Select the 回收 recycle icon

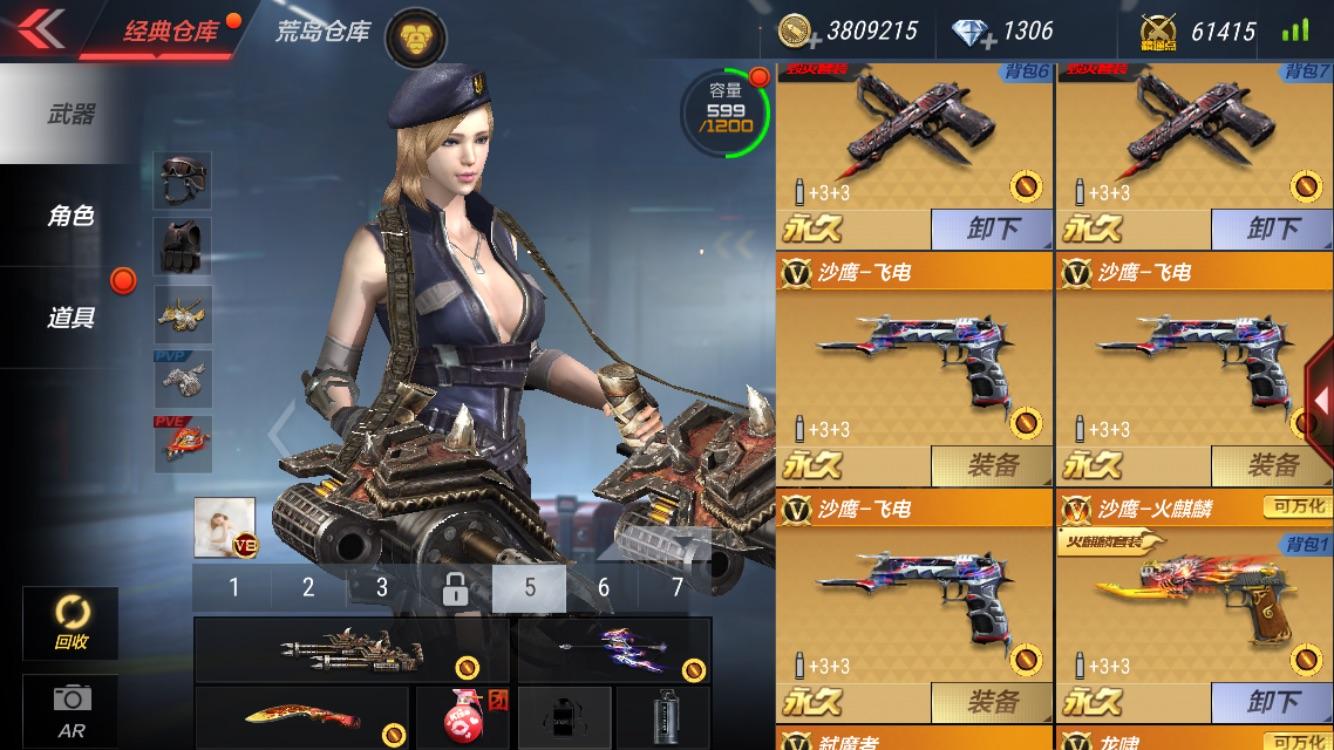coord(70,622)
